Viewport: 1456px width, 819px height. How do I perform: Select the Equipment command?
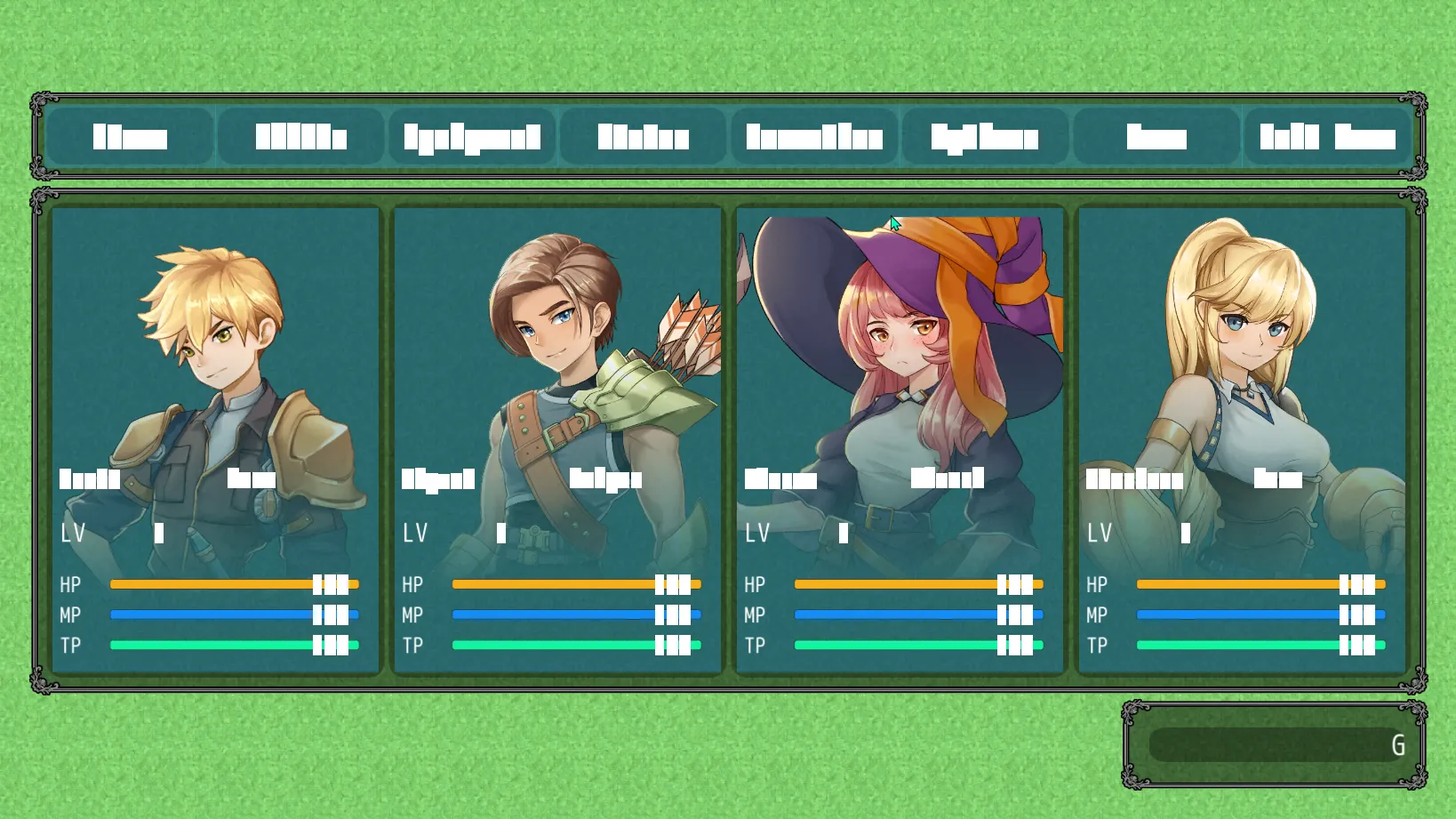point(472,137)
